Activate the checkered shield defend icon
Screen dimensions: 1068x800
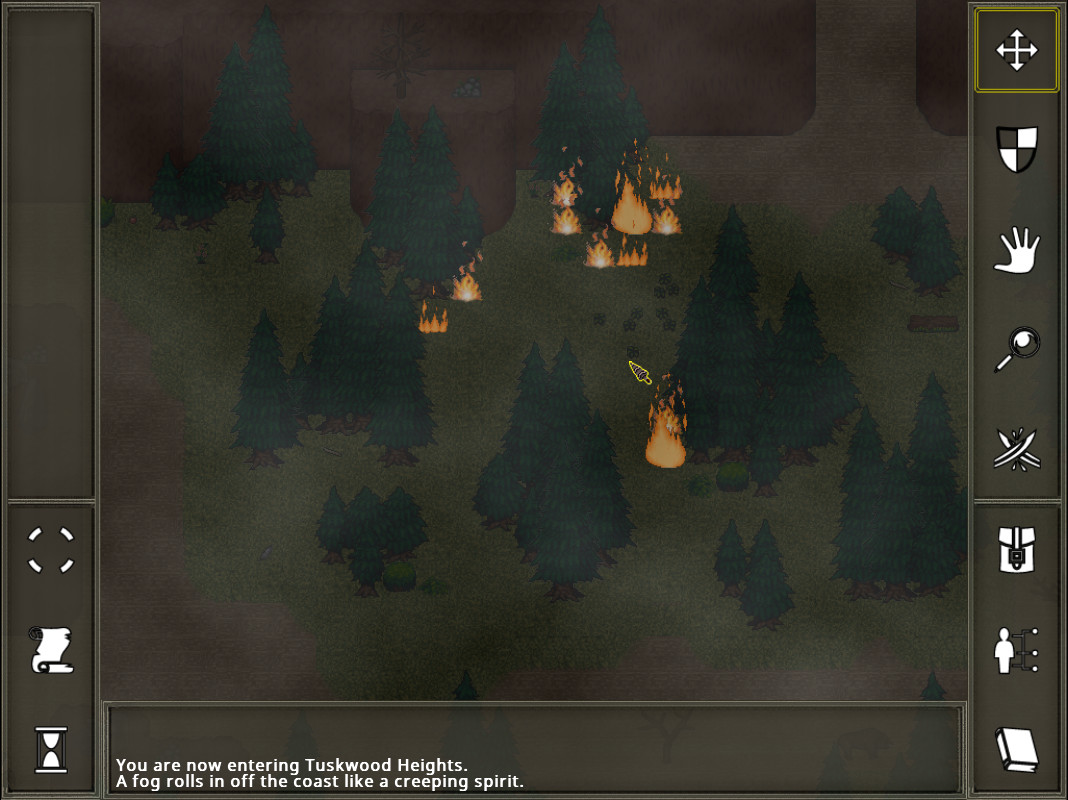tap(1016, 149)
